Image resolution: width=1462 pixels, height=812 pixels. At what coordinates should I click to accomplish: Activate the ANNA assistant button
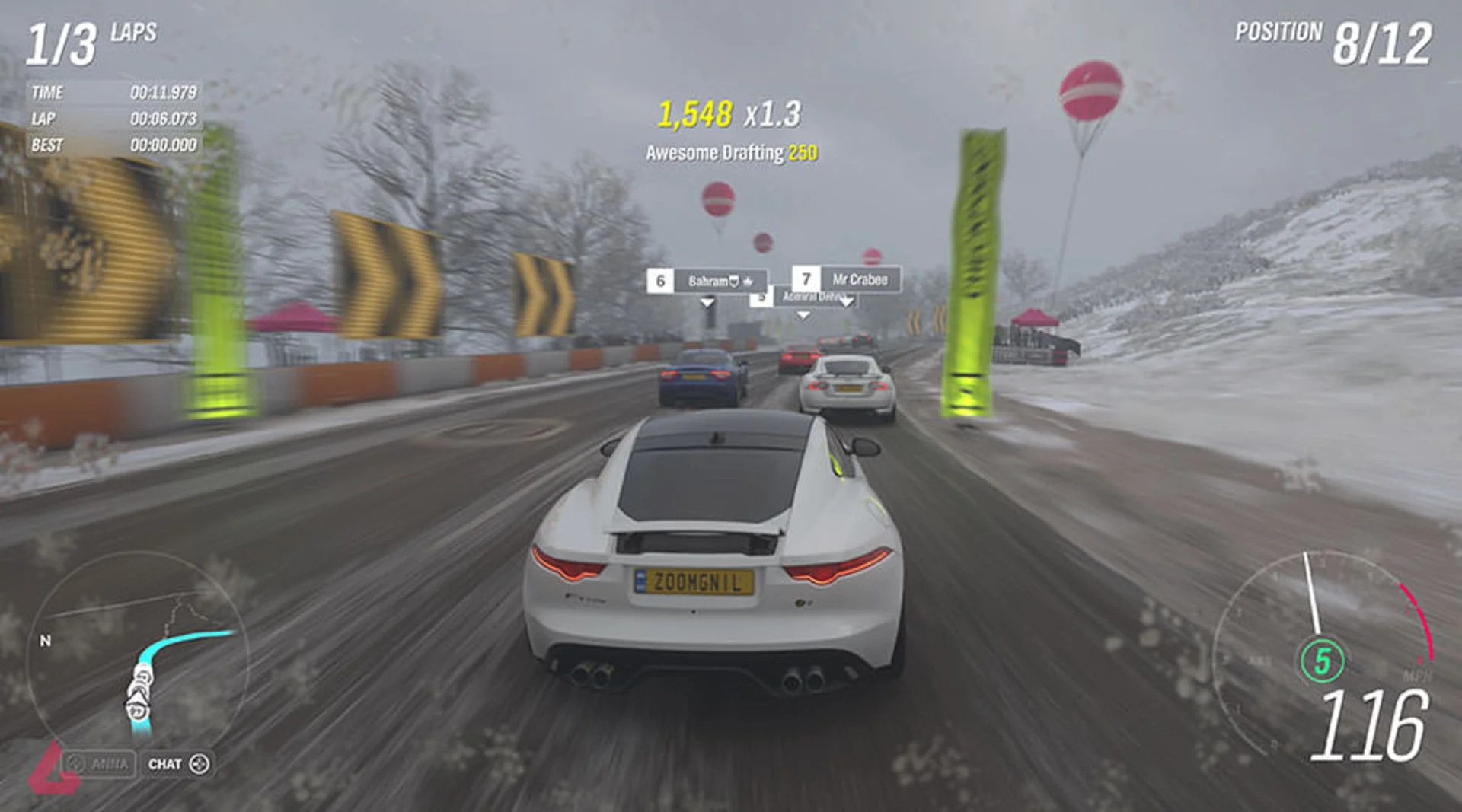tap(99, 763)
